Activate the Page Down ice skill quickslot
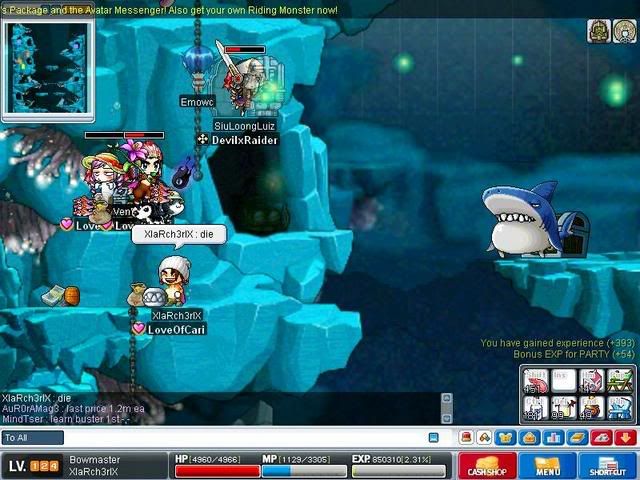 [x=620, y=408]
